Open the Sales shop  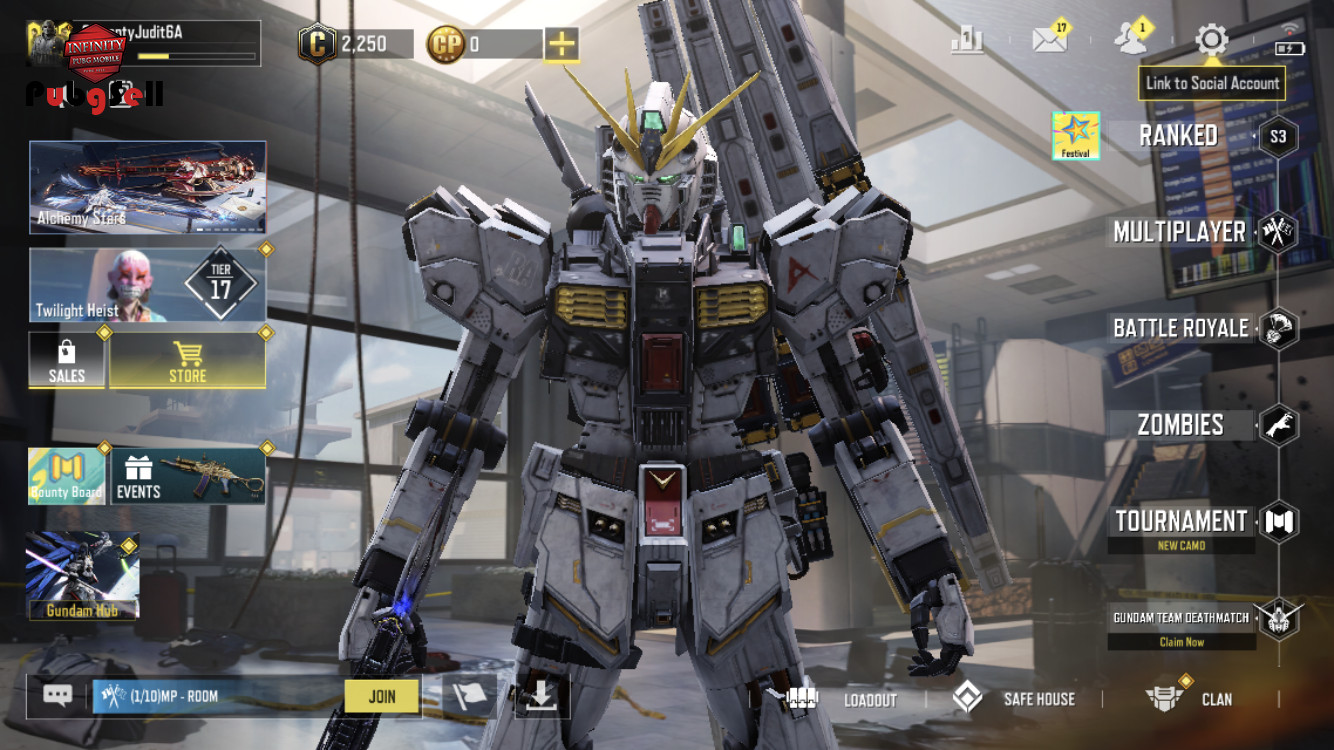coord(67,360)
